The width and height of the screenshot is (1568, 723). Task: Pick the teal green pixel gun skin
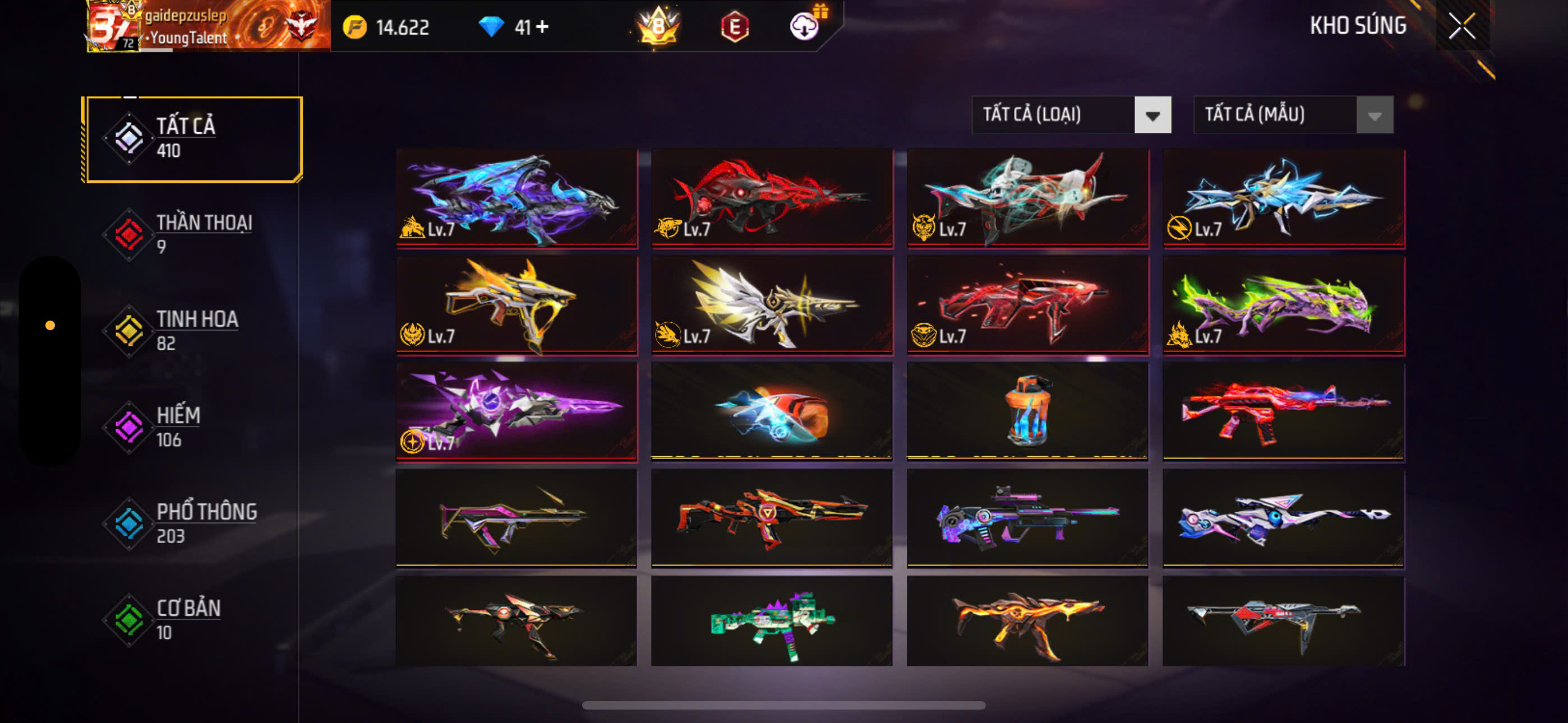(x=772, y=622)
